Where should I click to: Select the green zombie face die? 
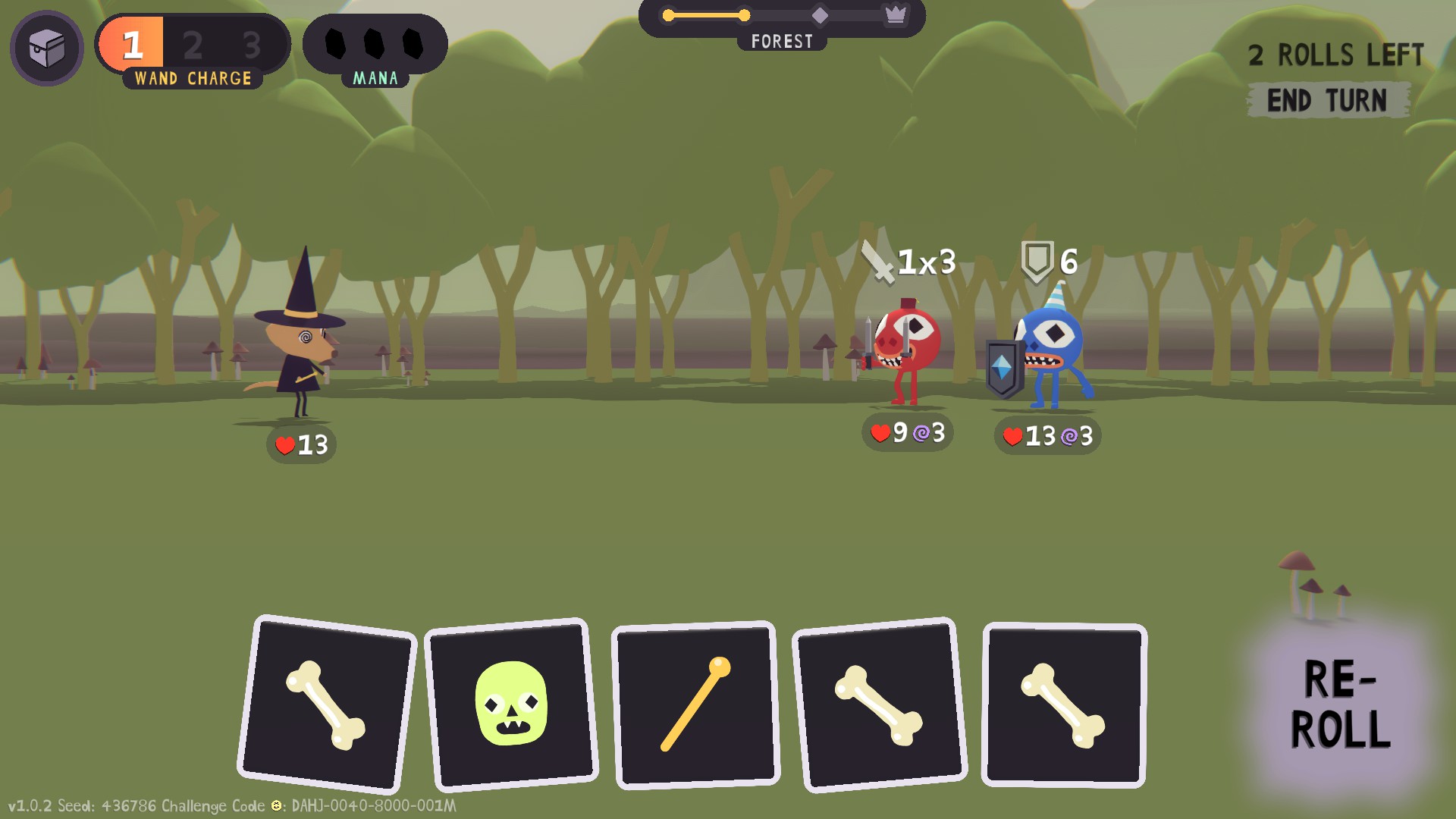pos(511,704)
